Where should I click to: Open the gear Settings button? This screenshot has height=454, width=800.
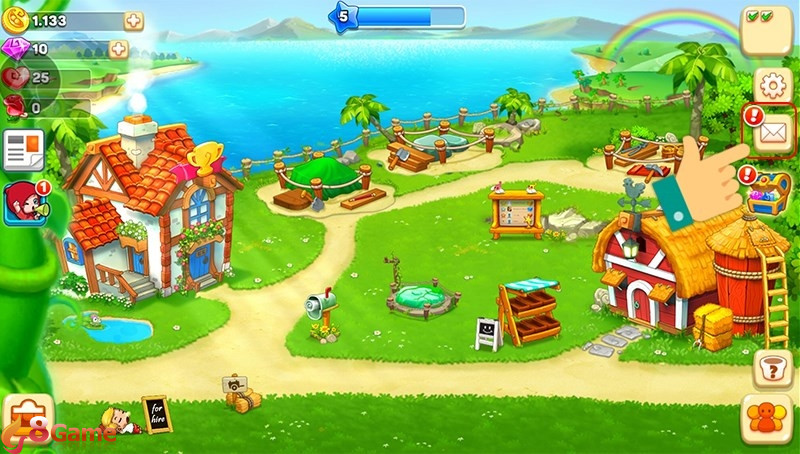coord(772,86)
